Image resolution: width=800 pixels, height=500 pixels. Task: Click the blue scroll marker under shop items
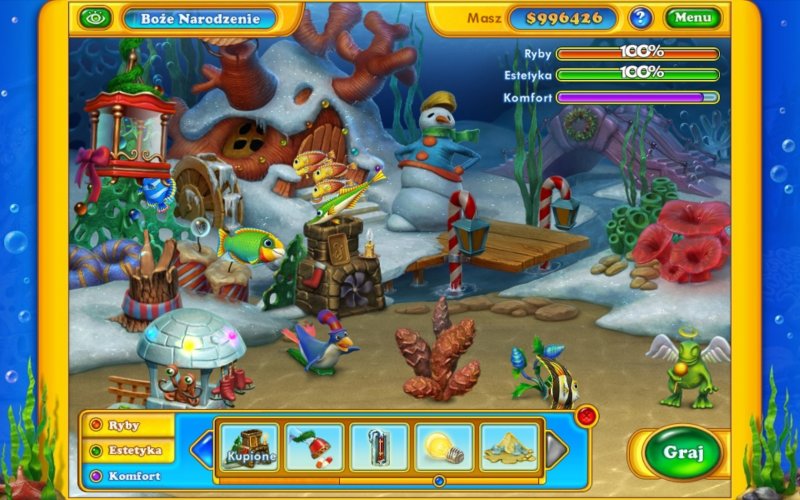coord(438,481)
